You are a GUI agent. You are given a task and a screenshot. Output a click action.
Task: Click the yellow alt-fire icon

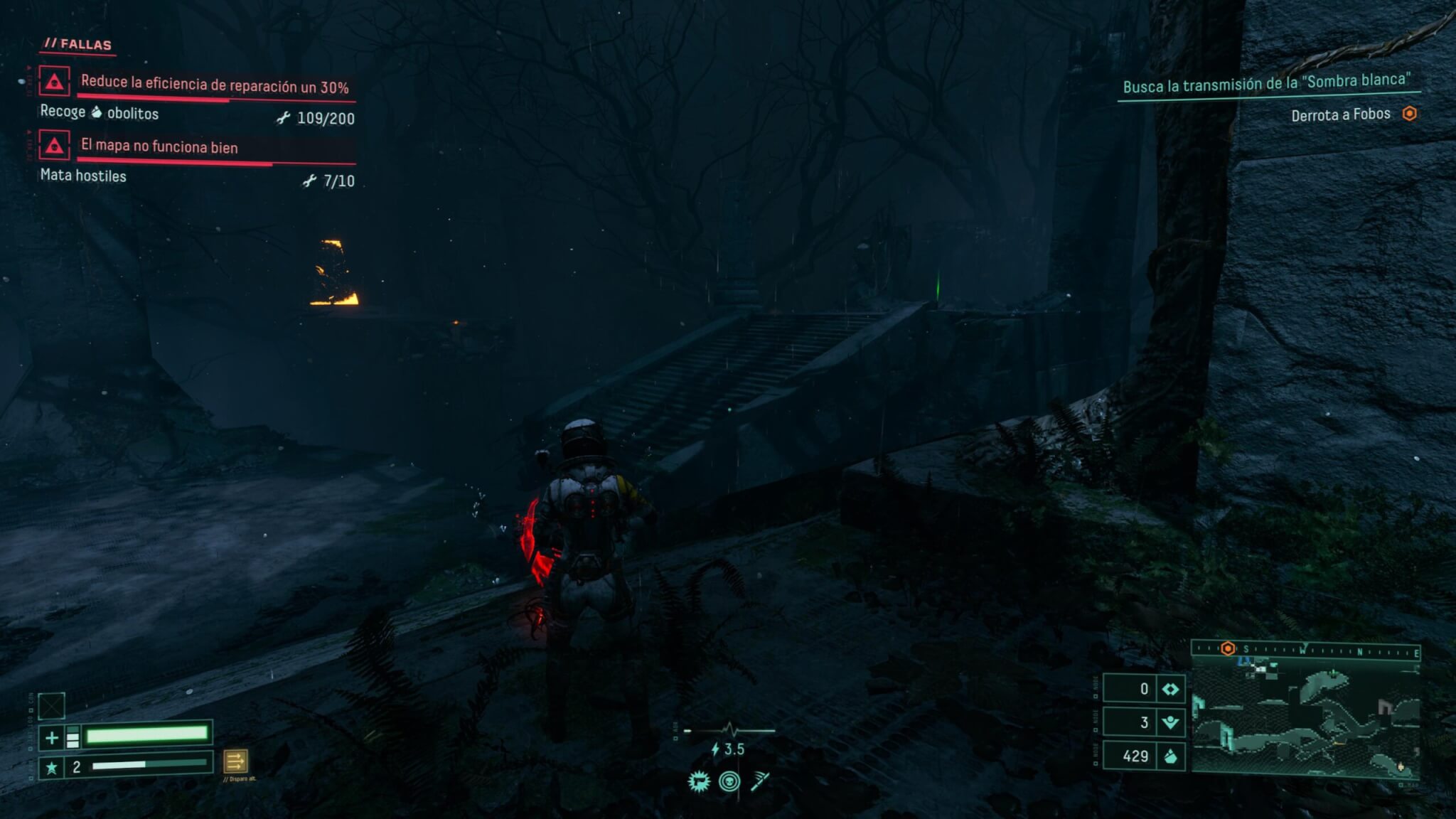(x=235, y=761)
